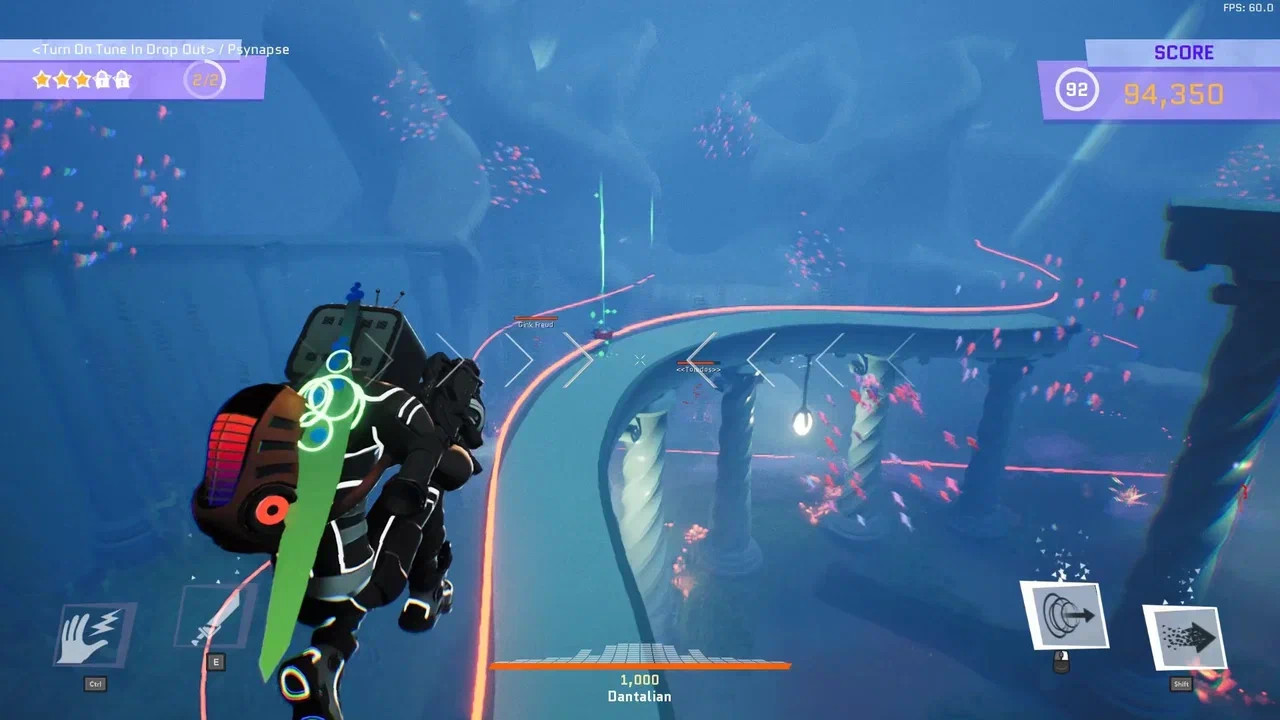Select the second padlocked star in the rating bar
The image size is (1280, 720).
123,78
